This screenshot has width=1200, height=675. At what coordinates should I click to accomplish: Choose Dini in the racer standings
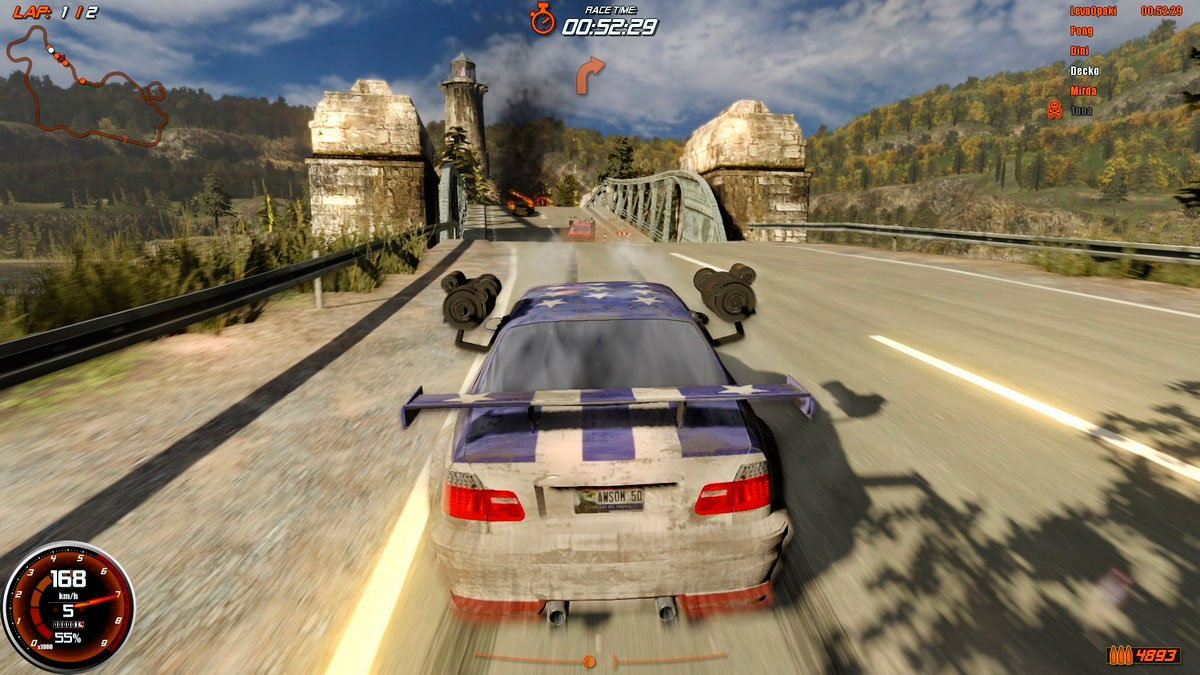point(1079,51)
